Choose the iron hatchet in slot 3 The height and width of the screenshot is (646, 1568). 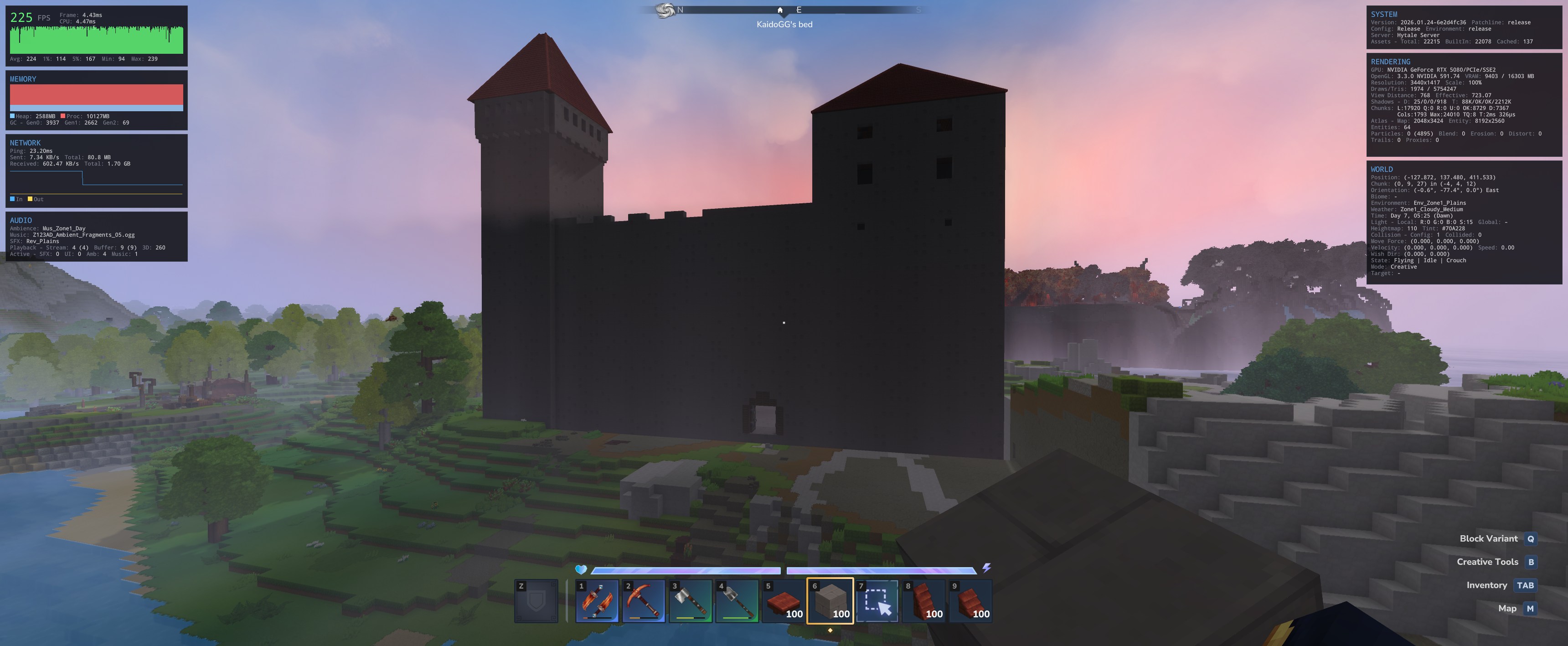pos(690,601)
